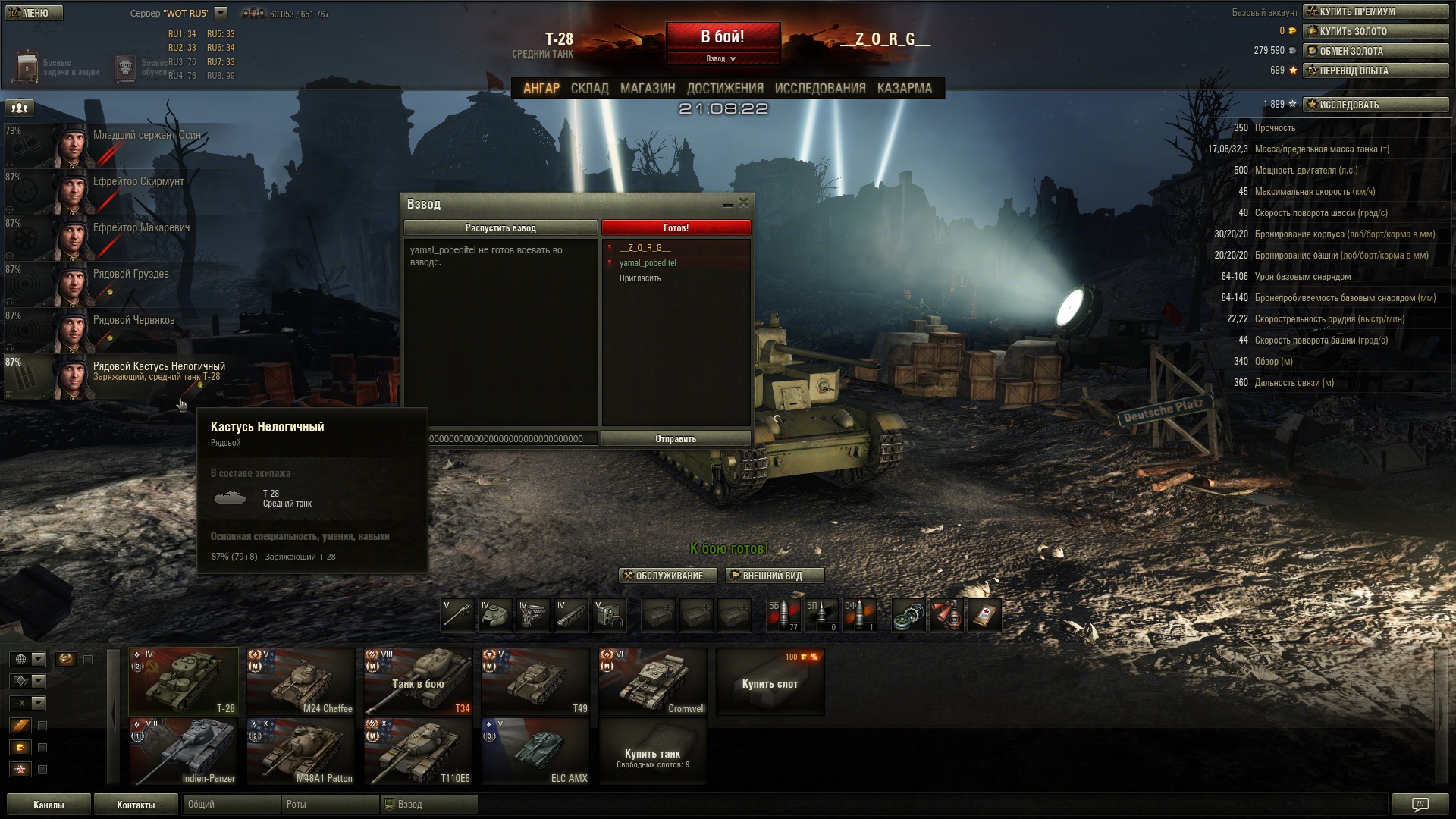
Task: Click КУПИТЬ ПРЕМИУМ button
Action: pyautogui.click(x=1375, y=11)
